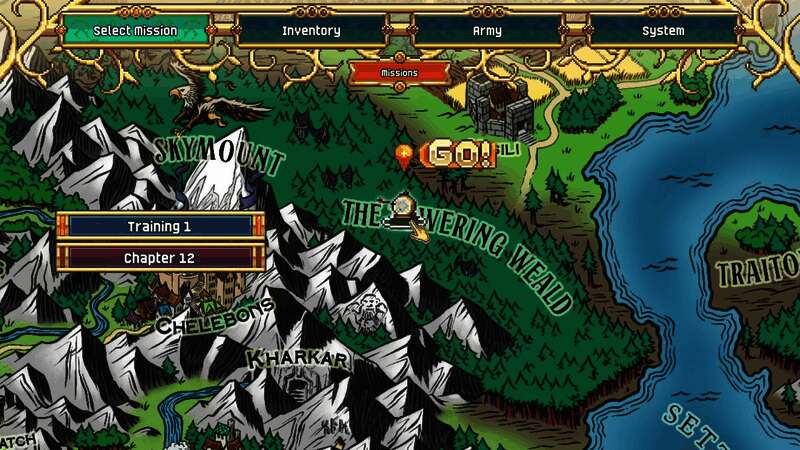This screenshot has width=800, height=450.
Task: Click the red Missions button
Action: click(x=399, y=73)
